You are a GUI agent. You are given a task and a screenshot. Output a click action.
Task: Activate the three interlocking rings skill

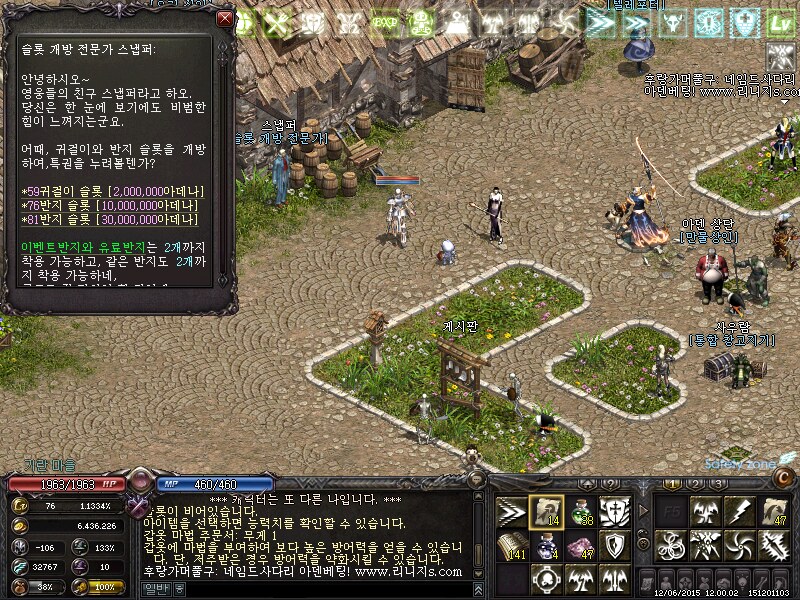670,546
